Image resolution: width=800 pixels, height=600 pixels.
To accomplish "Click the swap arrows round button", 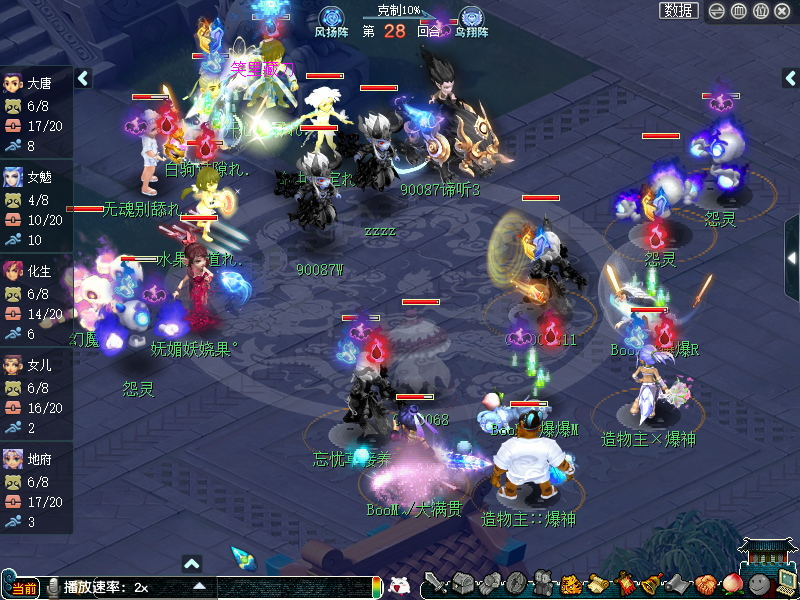I will (x=717, y=11).
